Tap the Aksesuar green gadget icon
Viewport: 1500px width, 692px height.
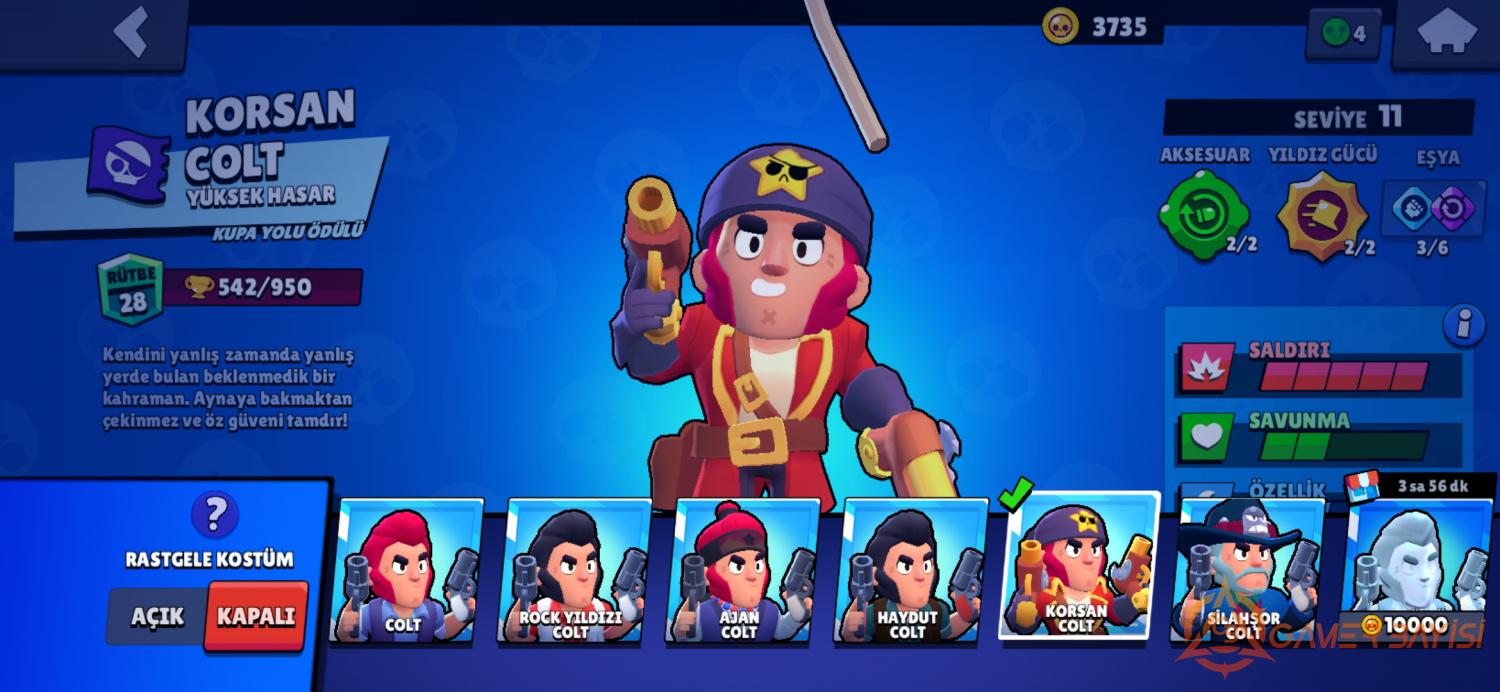[1203, 214]
